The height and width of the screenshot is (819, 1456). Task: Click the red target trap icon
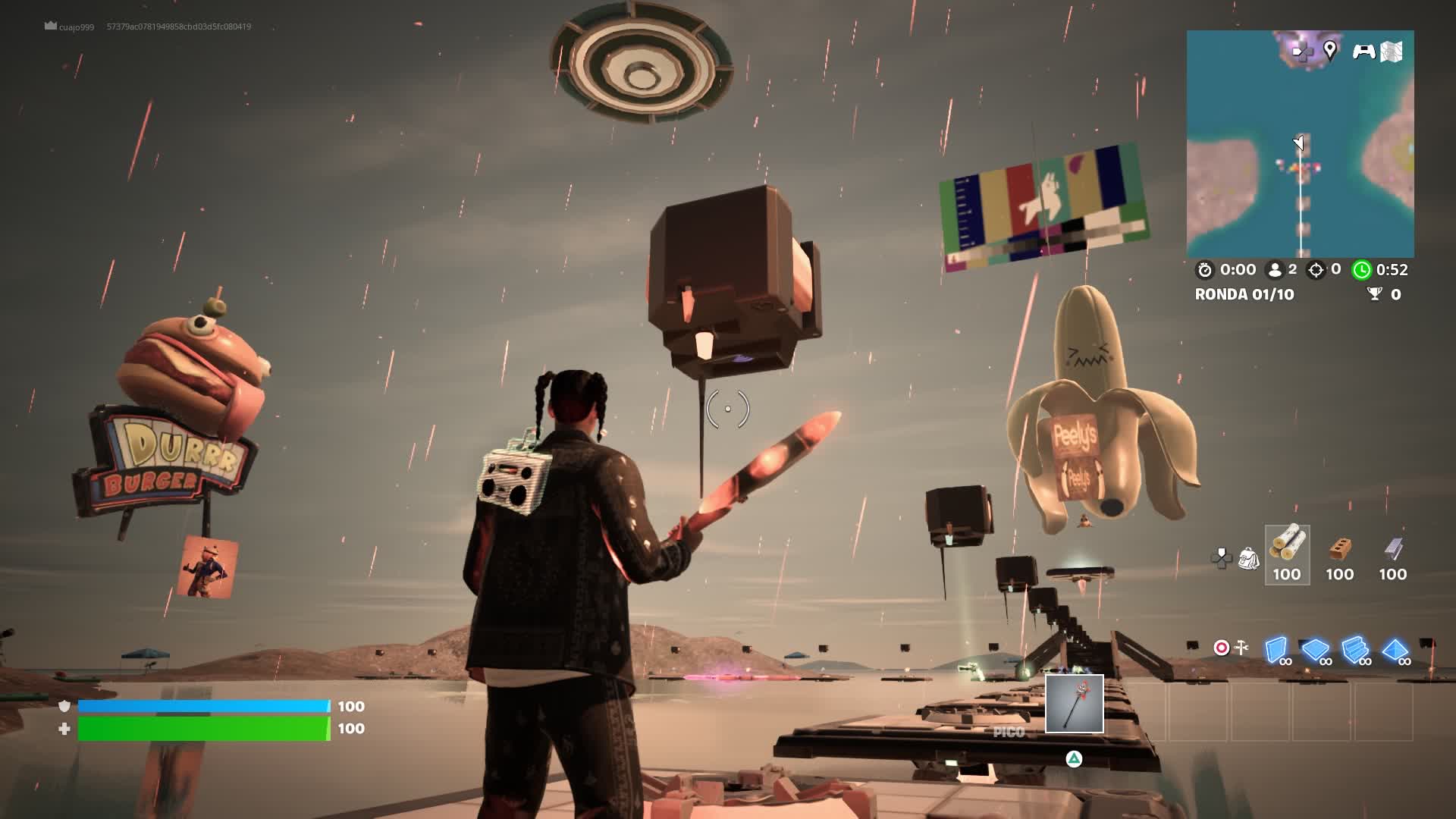click(x=1221, y=648)
